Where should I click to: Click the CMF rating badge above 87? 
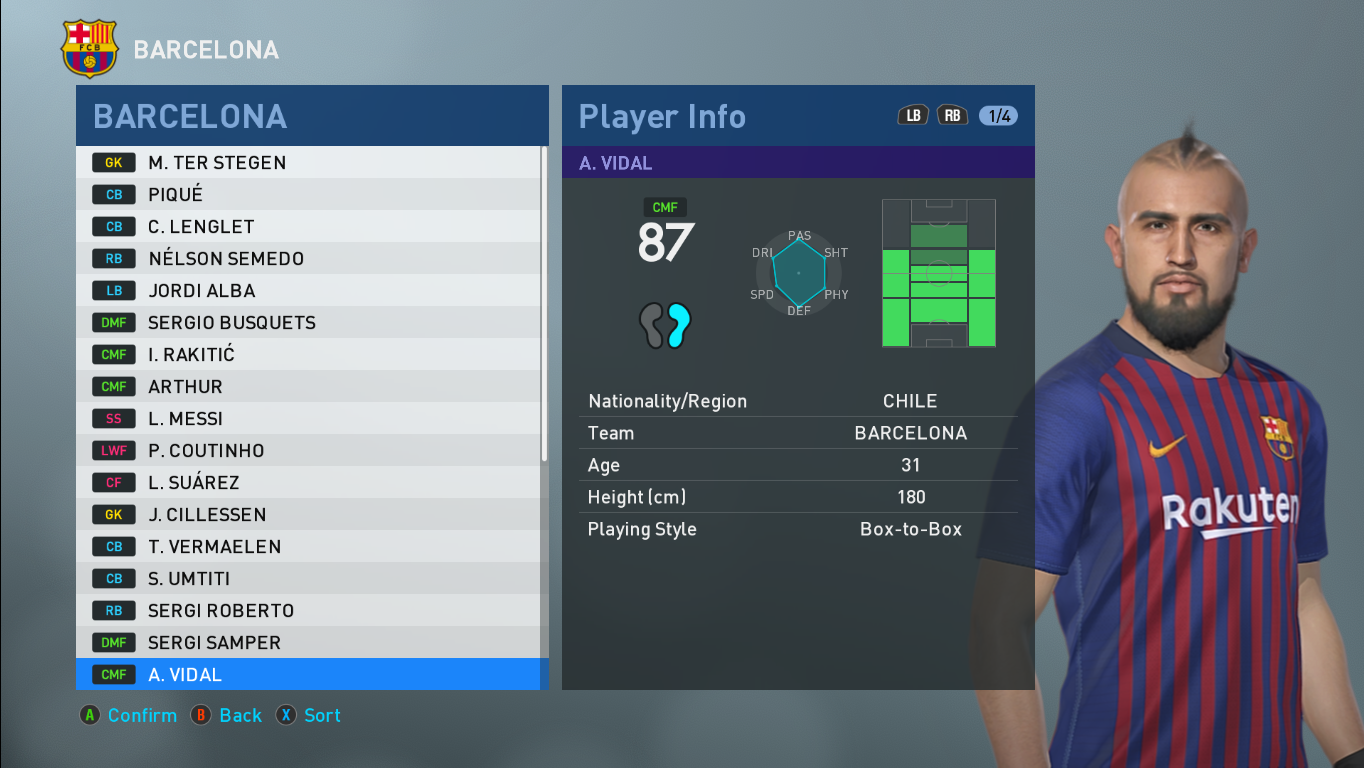pyautogui.click(x=664, y=207)
